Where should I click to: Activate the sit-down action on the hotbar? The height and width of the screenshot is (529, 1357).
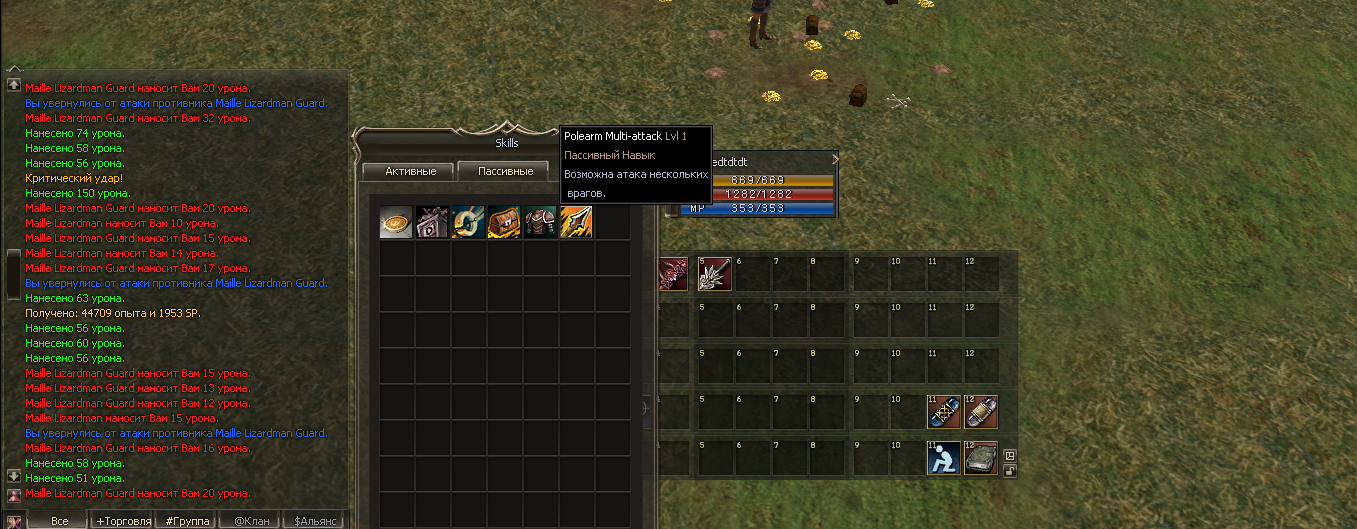pos(943,458)
